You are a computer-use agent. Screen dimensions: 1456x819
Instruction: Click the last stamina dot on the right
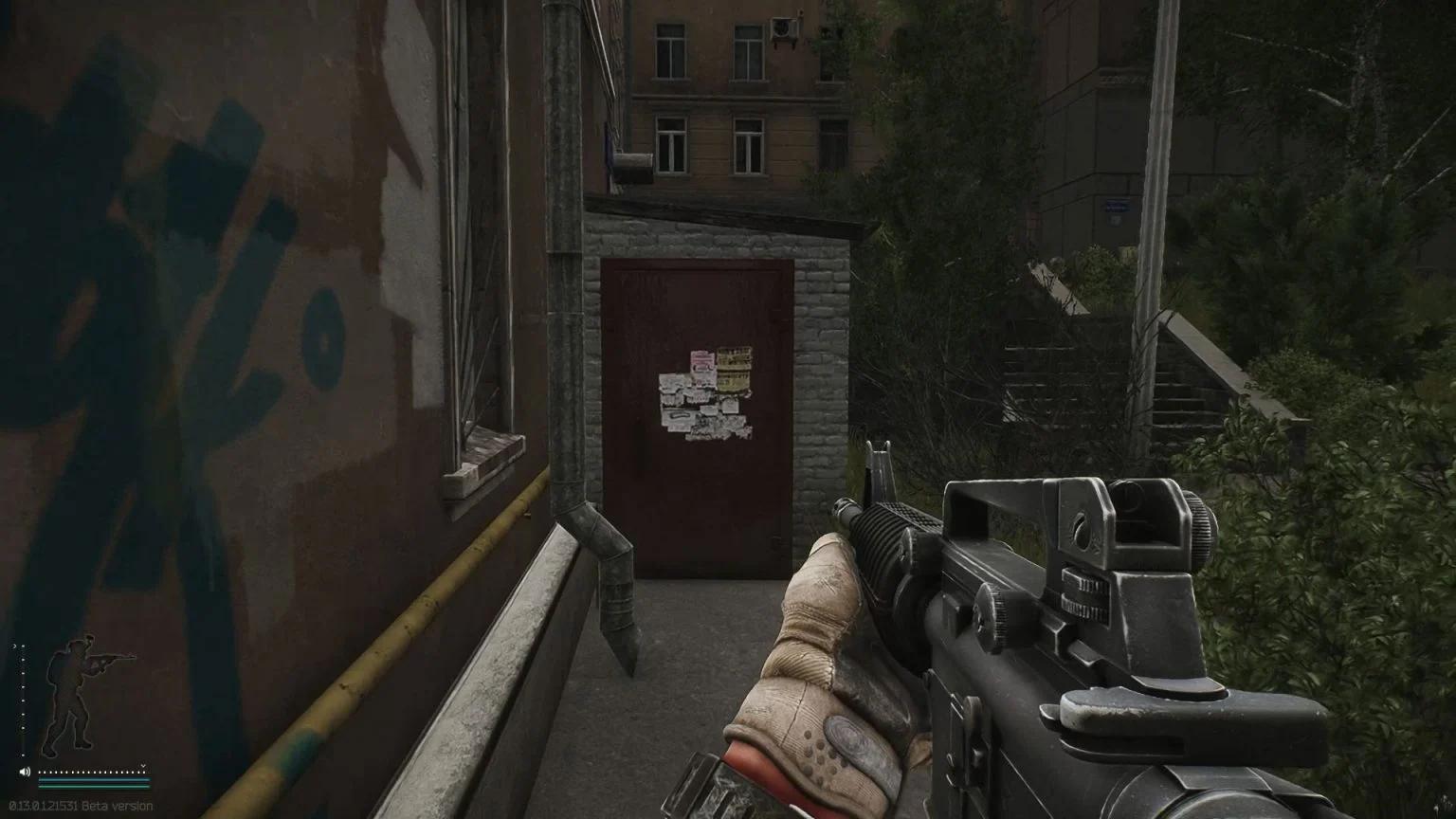coord(142,773)
